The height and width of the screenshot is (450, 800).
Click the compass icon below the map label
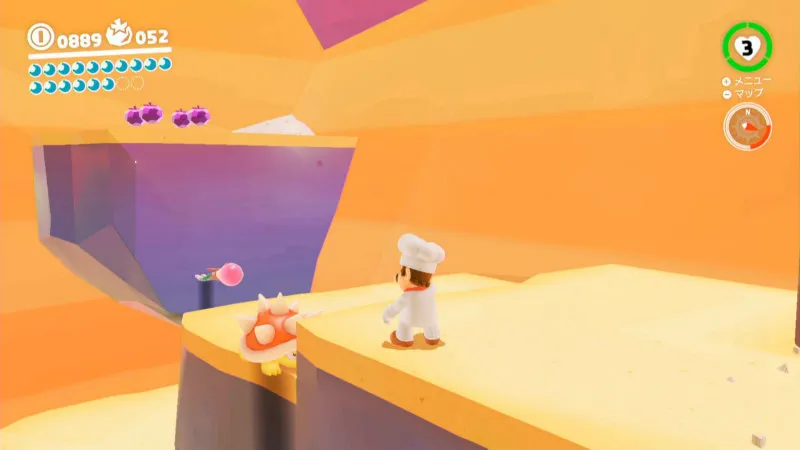[747, 127]
